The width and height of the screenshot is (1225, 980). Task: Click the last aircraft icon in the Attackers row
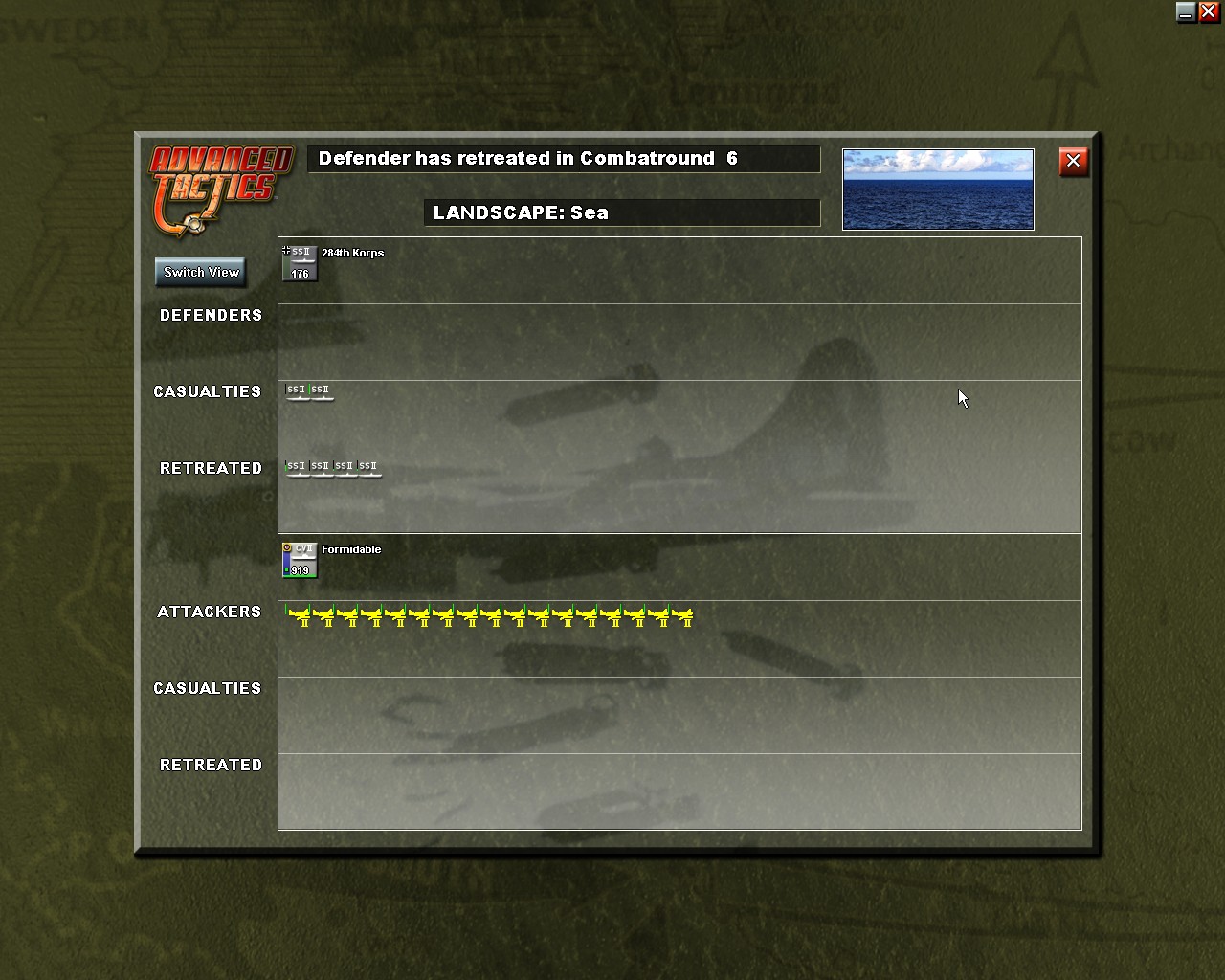(683, 617)
